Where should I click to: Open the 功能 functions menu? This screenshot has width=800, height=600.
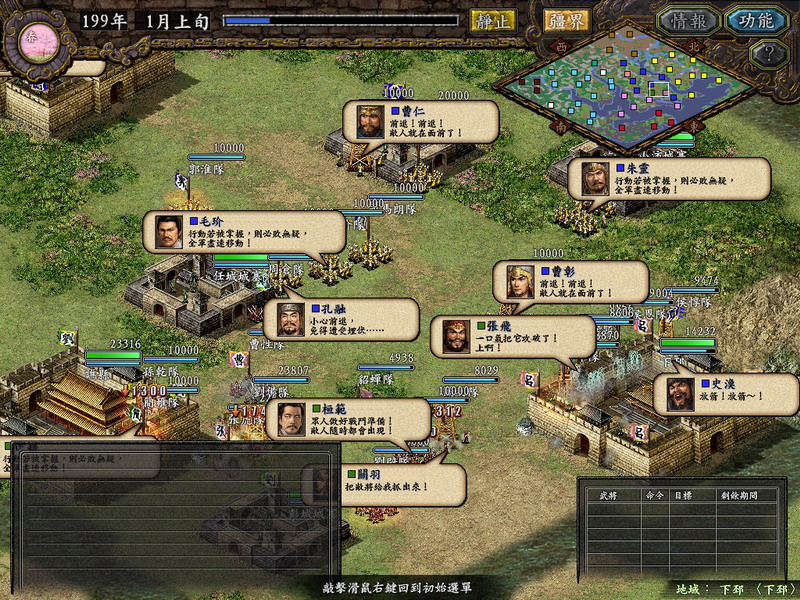pyautogui.click(x=756, y=20)
